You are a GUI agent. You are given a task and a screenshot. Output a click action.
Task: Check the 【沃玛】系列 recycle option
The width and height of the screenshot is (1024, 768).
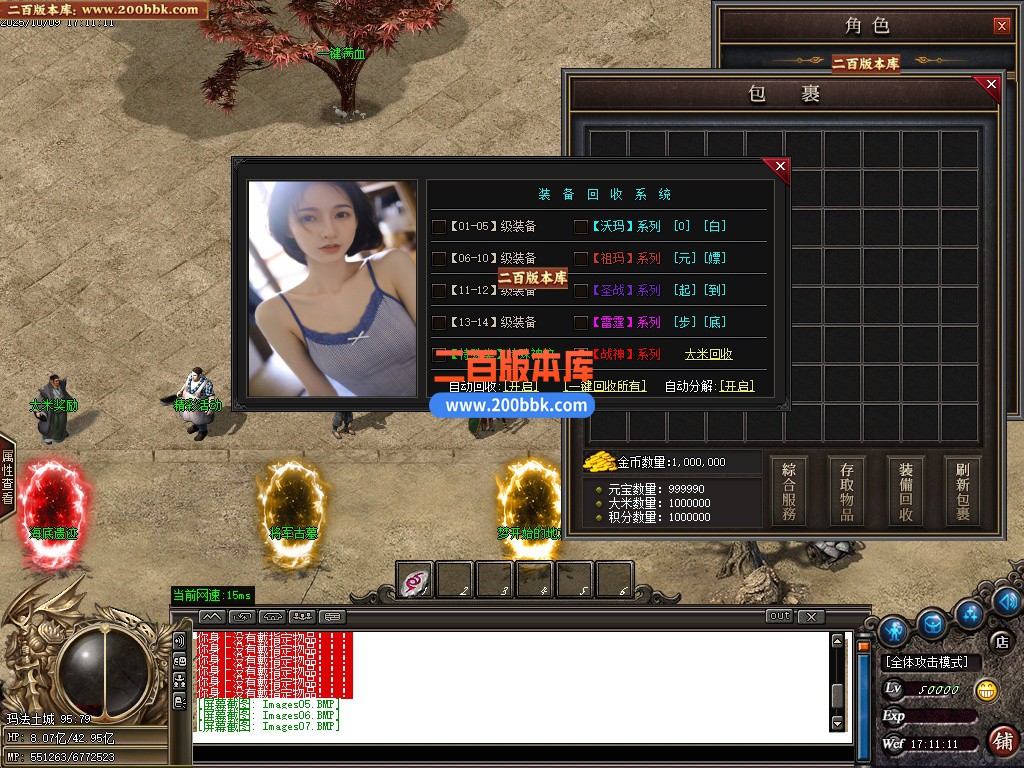[581, 227]
